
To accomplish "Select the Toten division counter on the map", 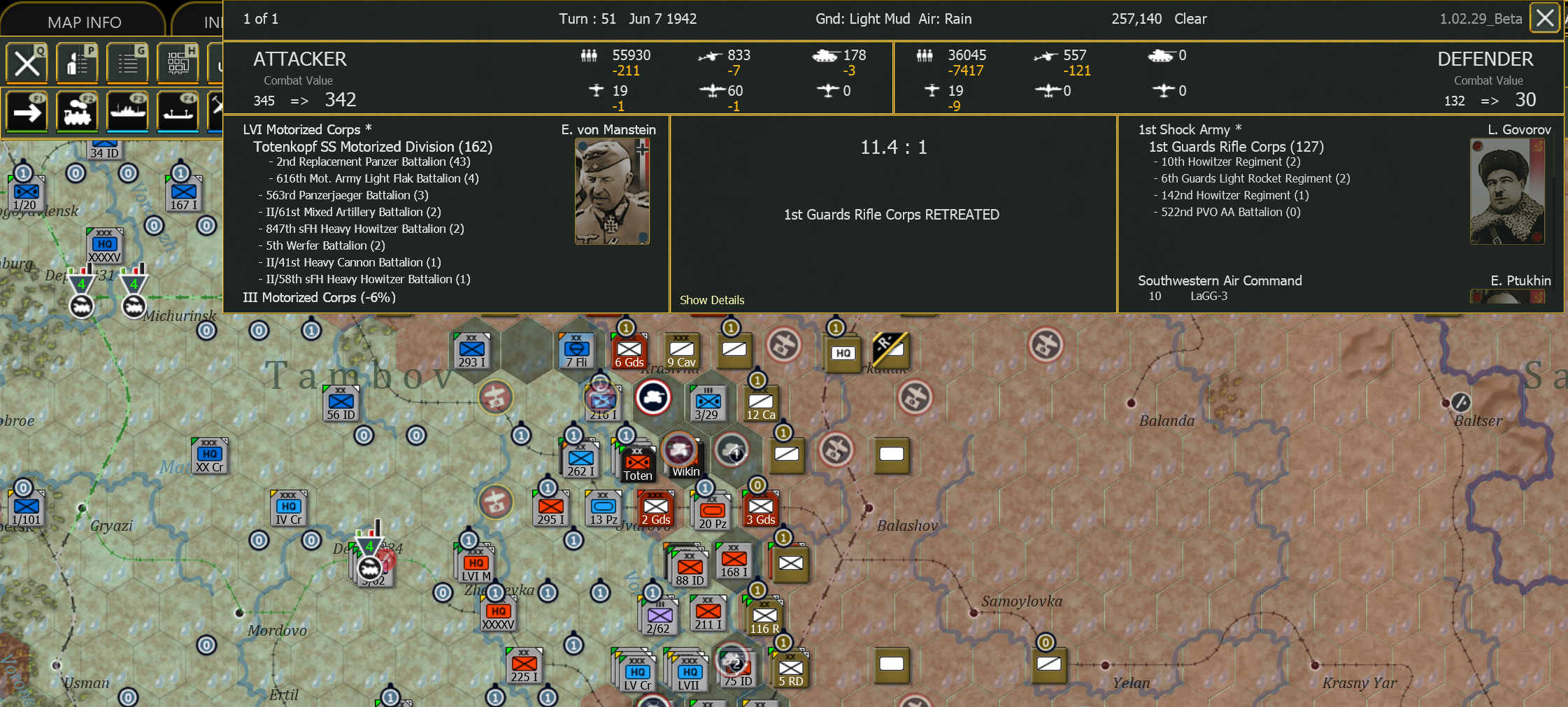I will (x=638, y=462).
